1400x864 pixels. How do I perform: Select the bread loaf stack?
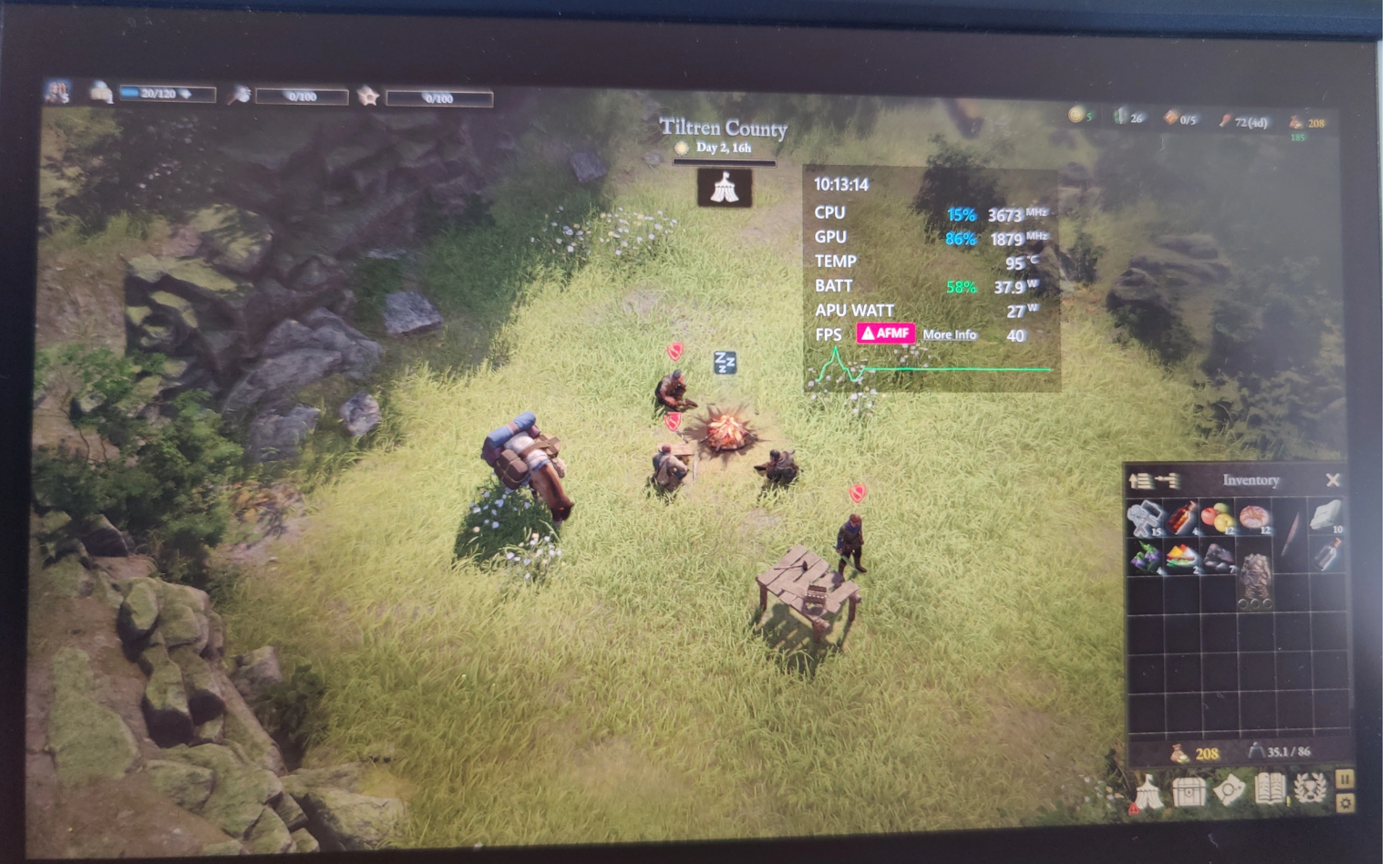pyautogui.click(x=1253, y=518)
